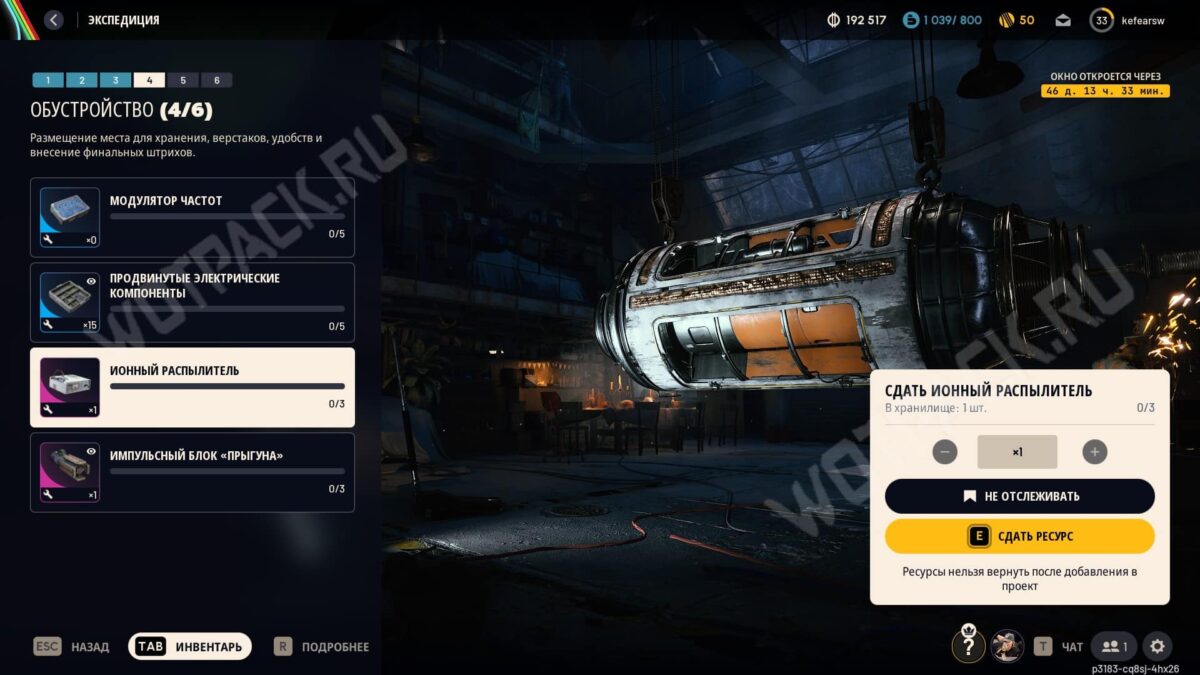The width and height of the screenshot is (1200, 675).
Task: Decrease quantity with the minus button
Action: (945, 452)
